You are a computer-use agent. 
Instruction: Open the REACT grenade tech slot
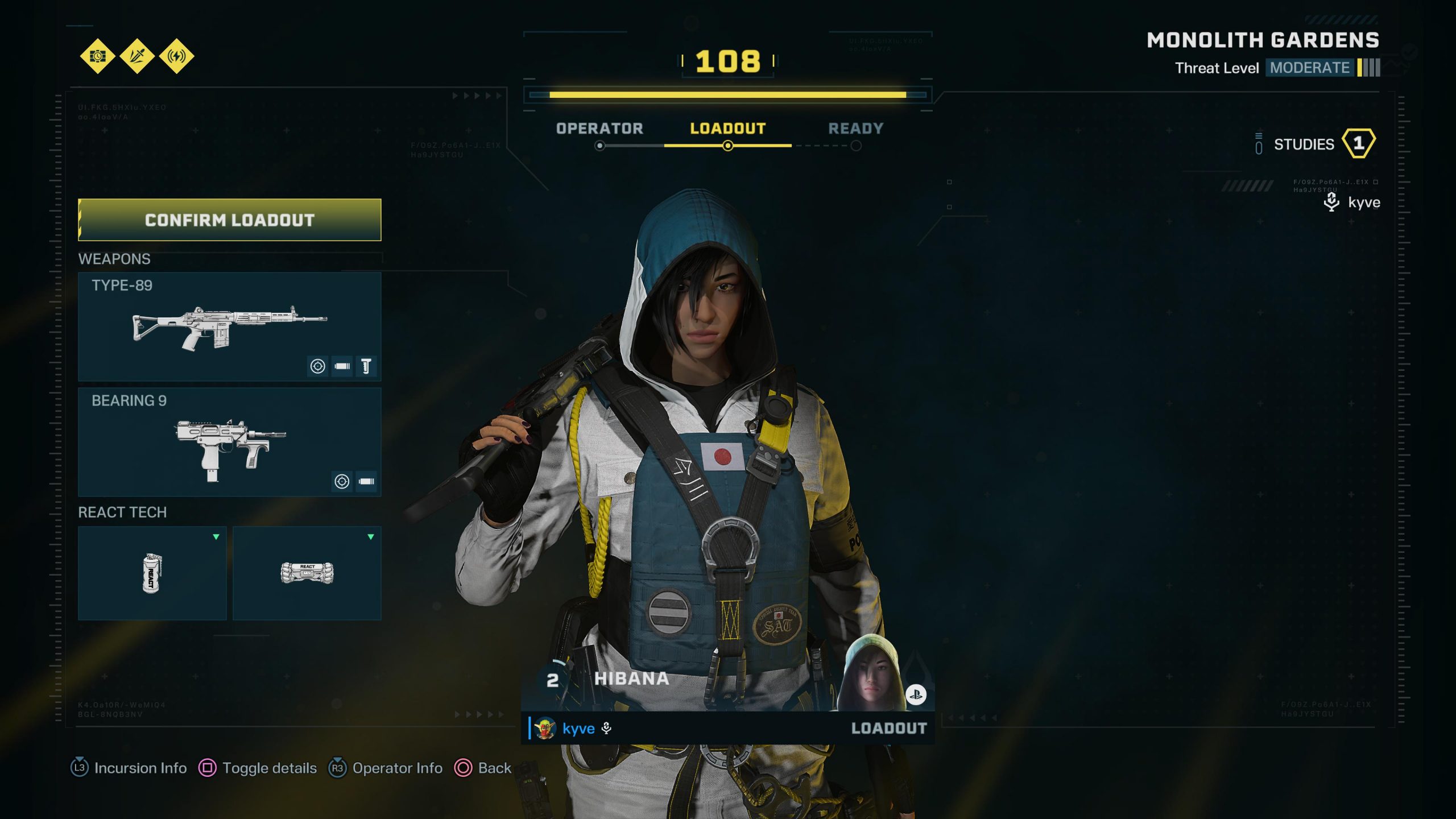pos(152,573)
